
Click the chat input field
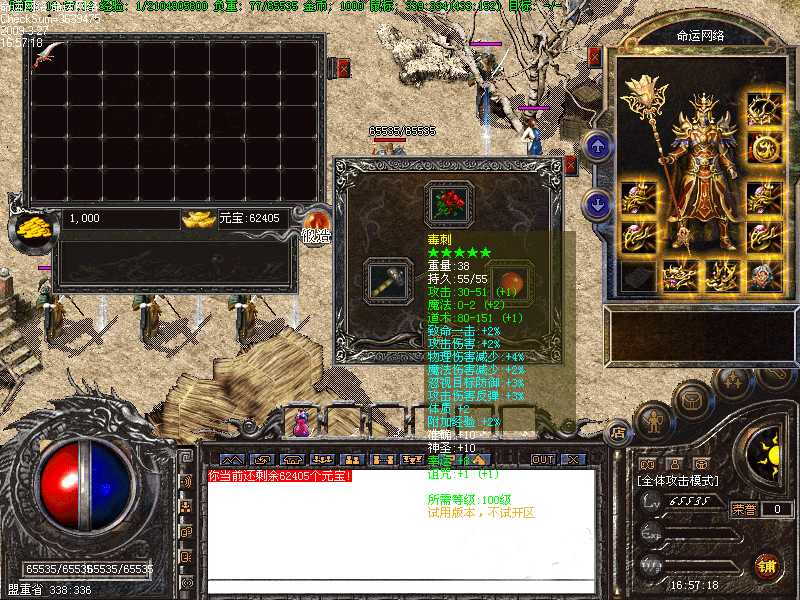(400, 586)
